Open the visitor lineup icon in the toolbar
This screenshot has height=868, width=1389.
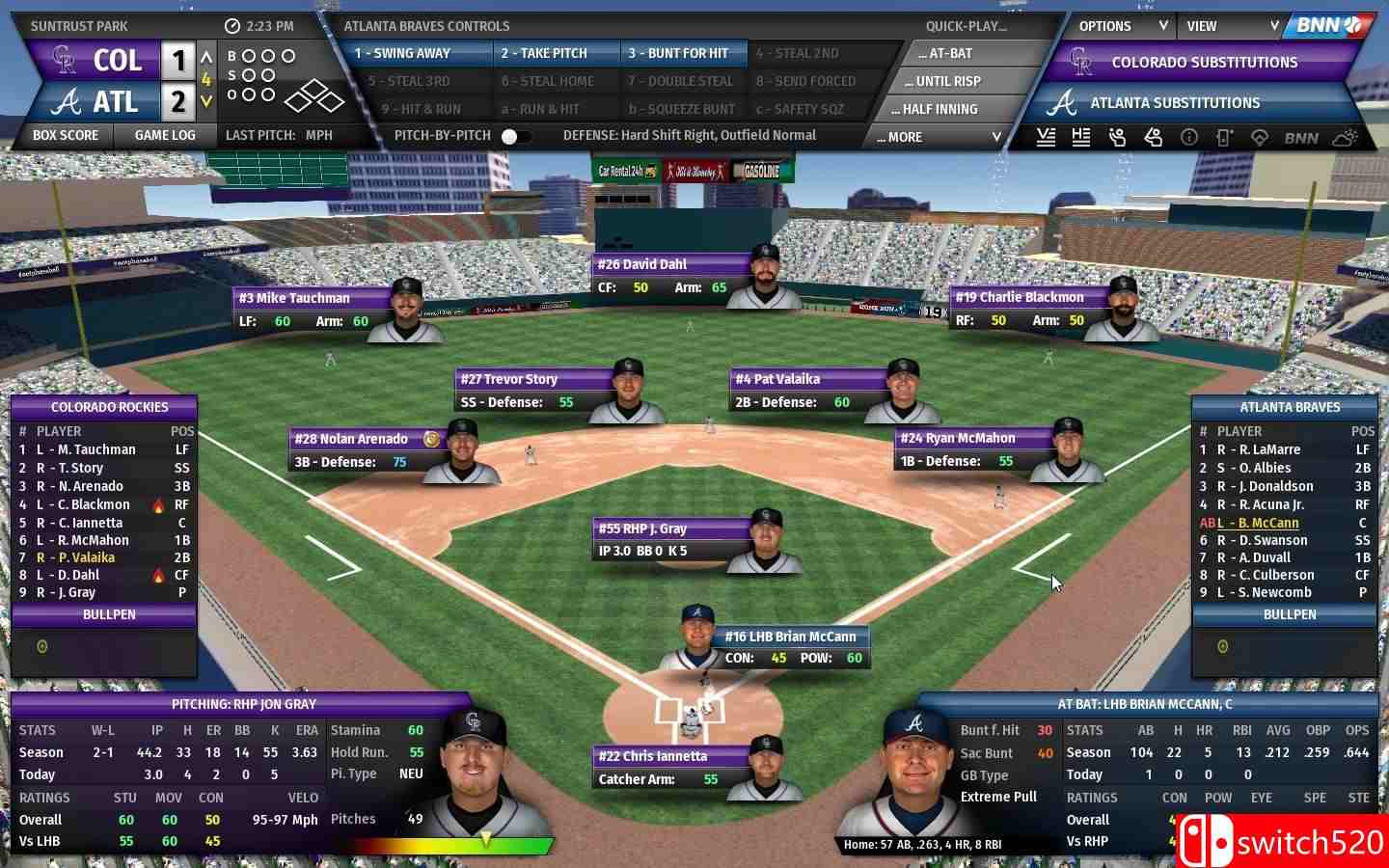pyautogui.click(x=1046, y=137)
